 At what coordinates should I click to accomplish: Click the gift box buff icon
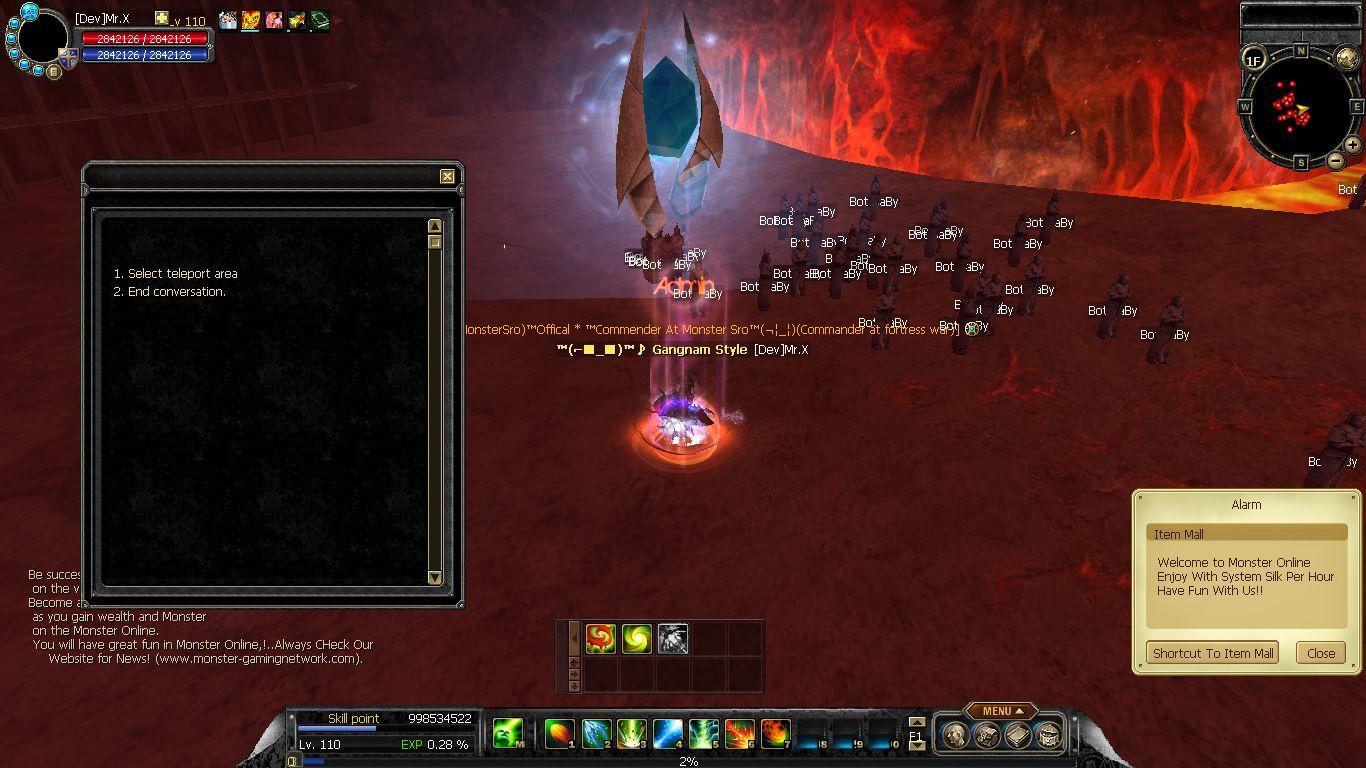click(228, 20)
